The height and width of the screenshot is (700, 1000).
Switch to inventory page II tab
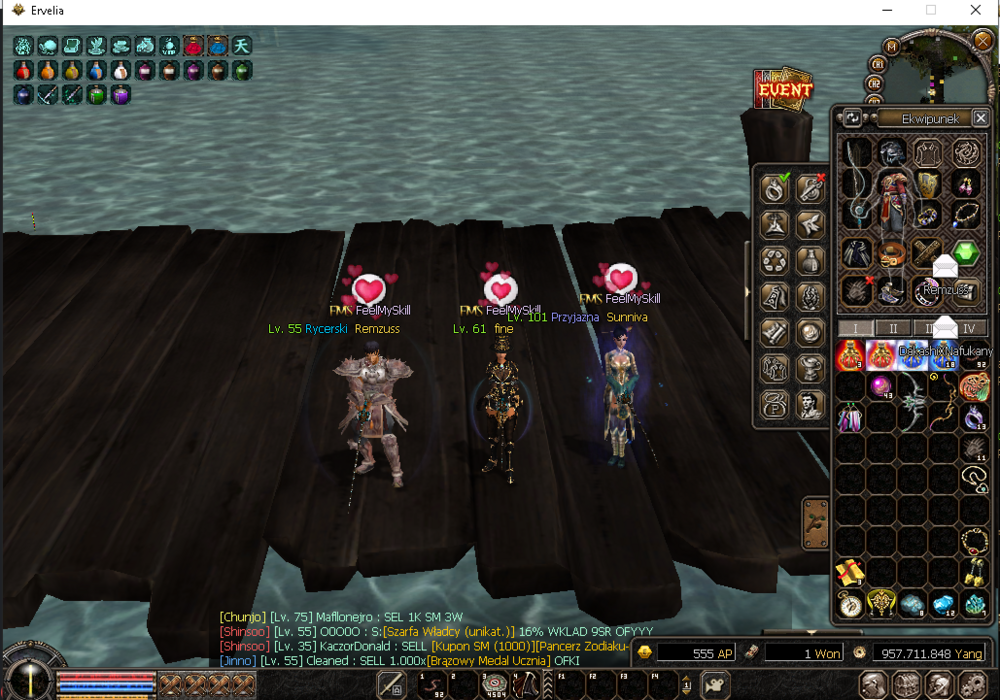coord(892,328)
